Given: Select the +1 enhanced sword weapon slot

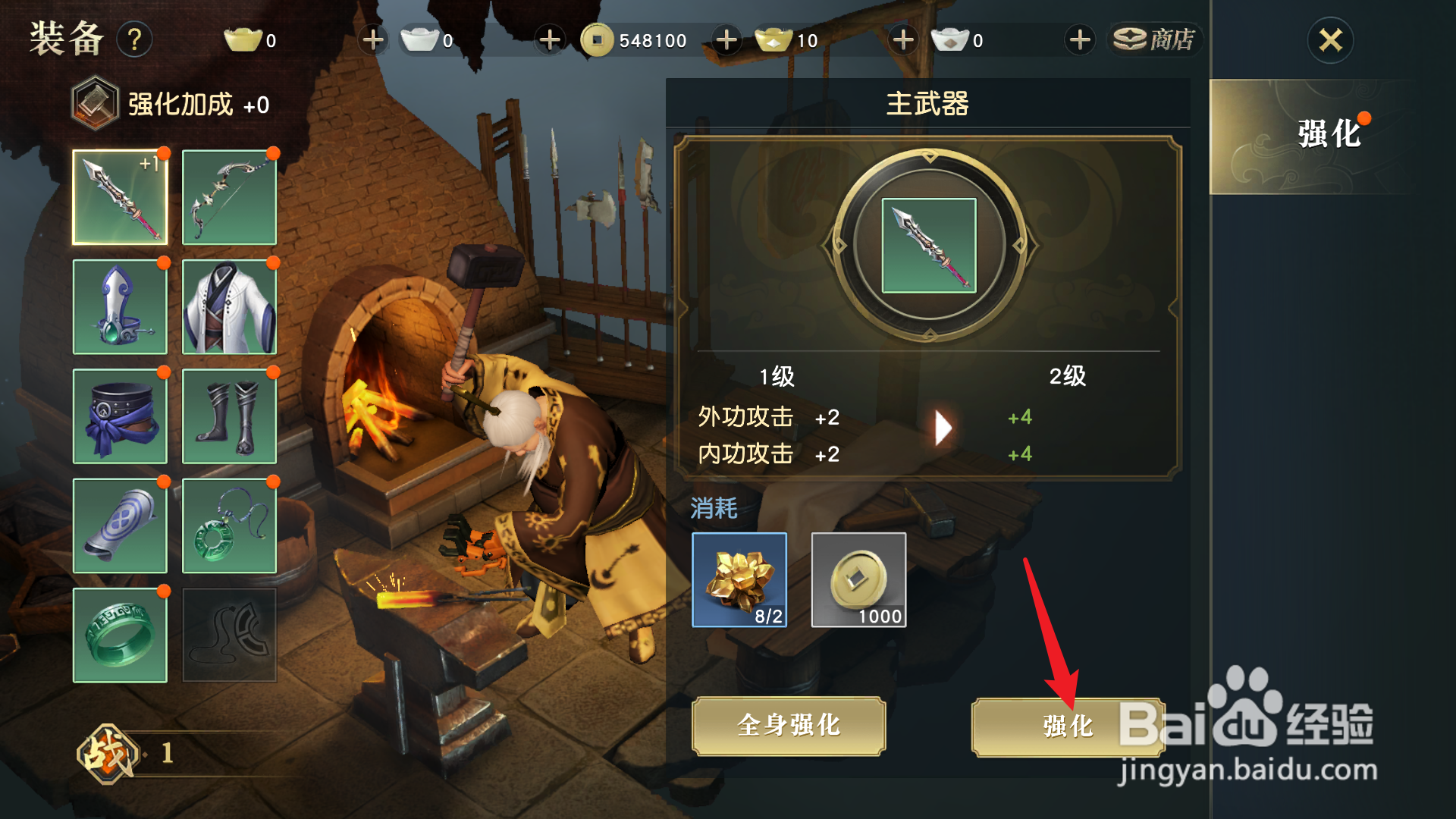Looking at the screenshot, I should (x=121, y=196).
